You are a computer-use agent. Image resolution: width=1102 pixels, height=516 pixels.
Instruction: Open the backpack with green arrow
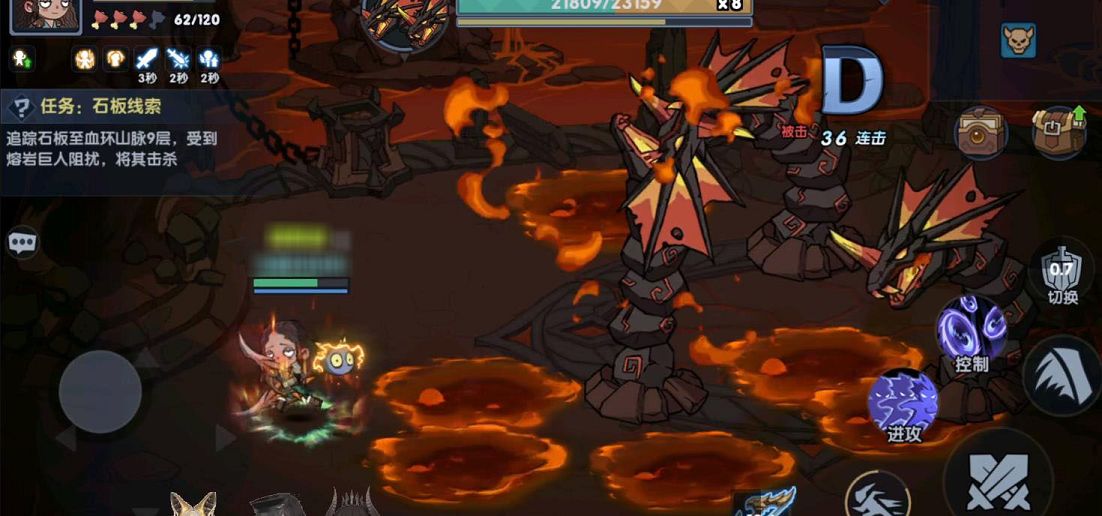click(x=1058, y=131)
